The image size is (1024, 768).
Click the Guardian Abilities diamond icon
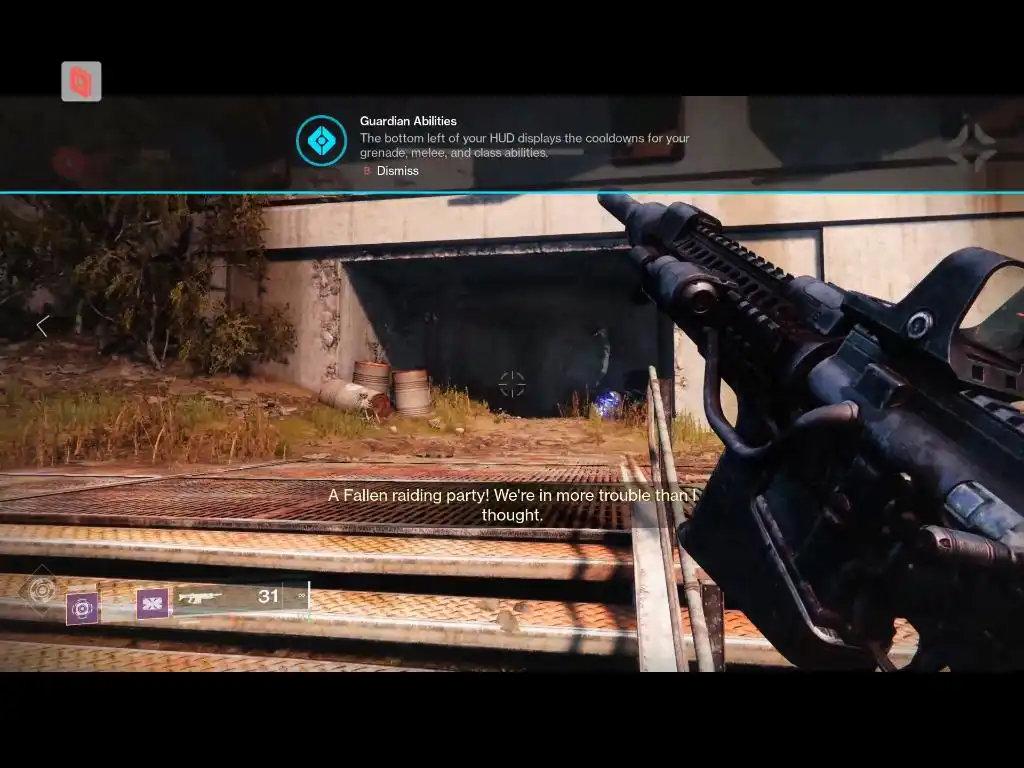click(x=321, y=141)
